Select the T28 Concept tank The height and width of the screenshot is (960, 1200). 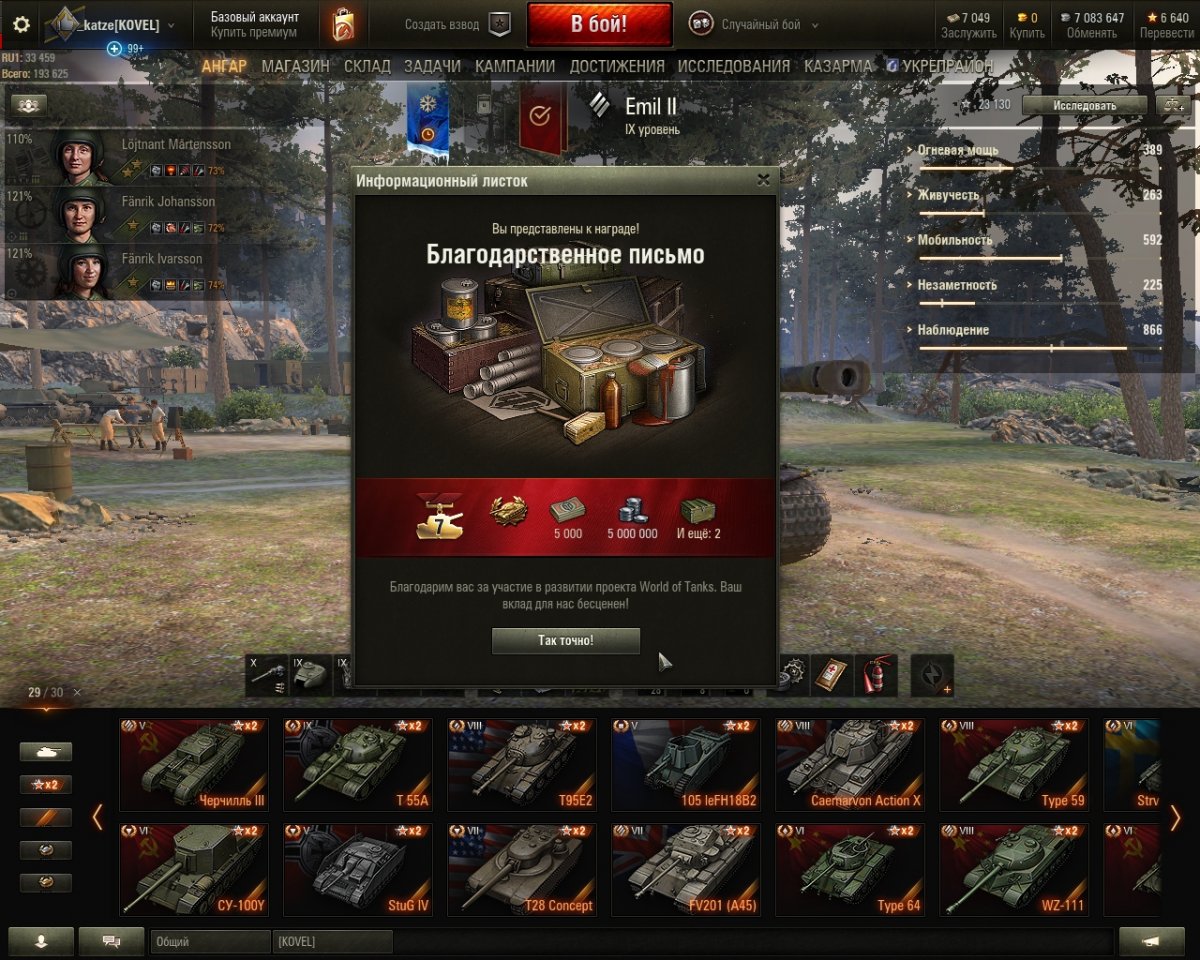tap(521, 869)
